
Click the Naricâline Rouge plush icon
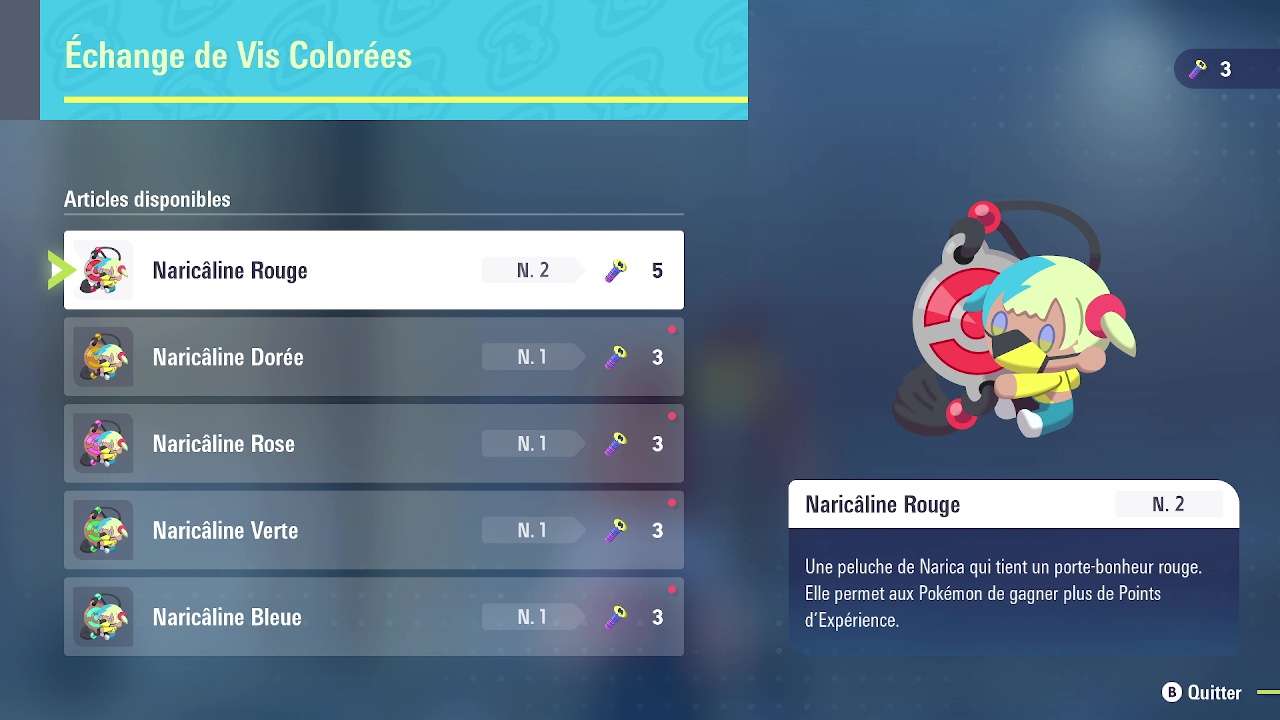(103, 269)
